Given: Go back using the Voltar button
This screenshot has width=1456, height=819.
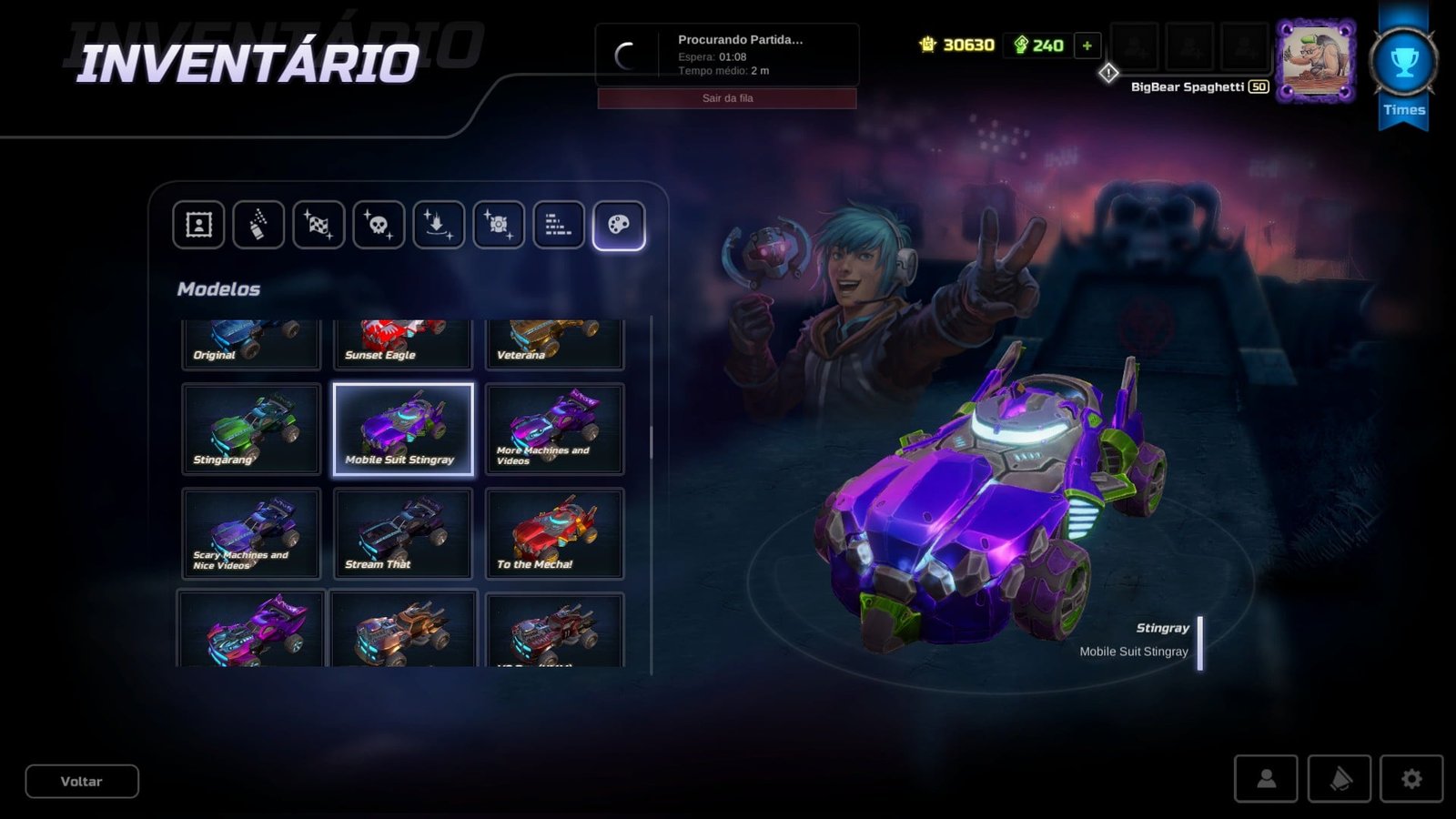Looking at the screenshot, I should 82,782.
